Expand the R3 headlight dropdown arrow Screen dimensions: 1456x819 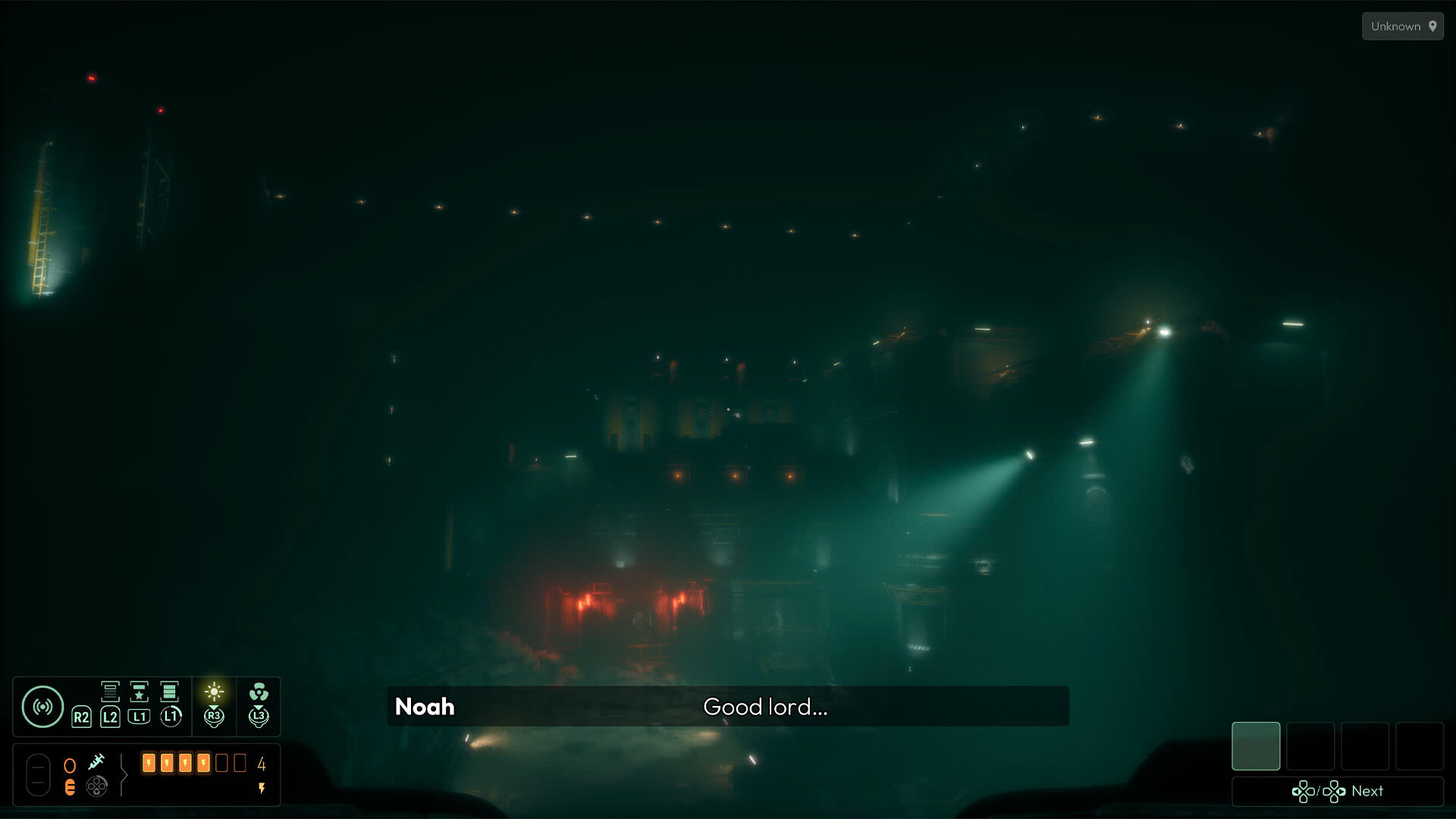[214, 707]
